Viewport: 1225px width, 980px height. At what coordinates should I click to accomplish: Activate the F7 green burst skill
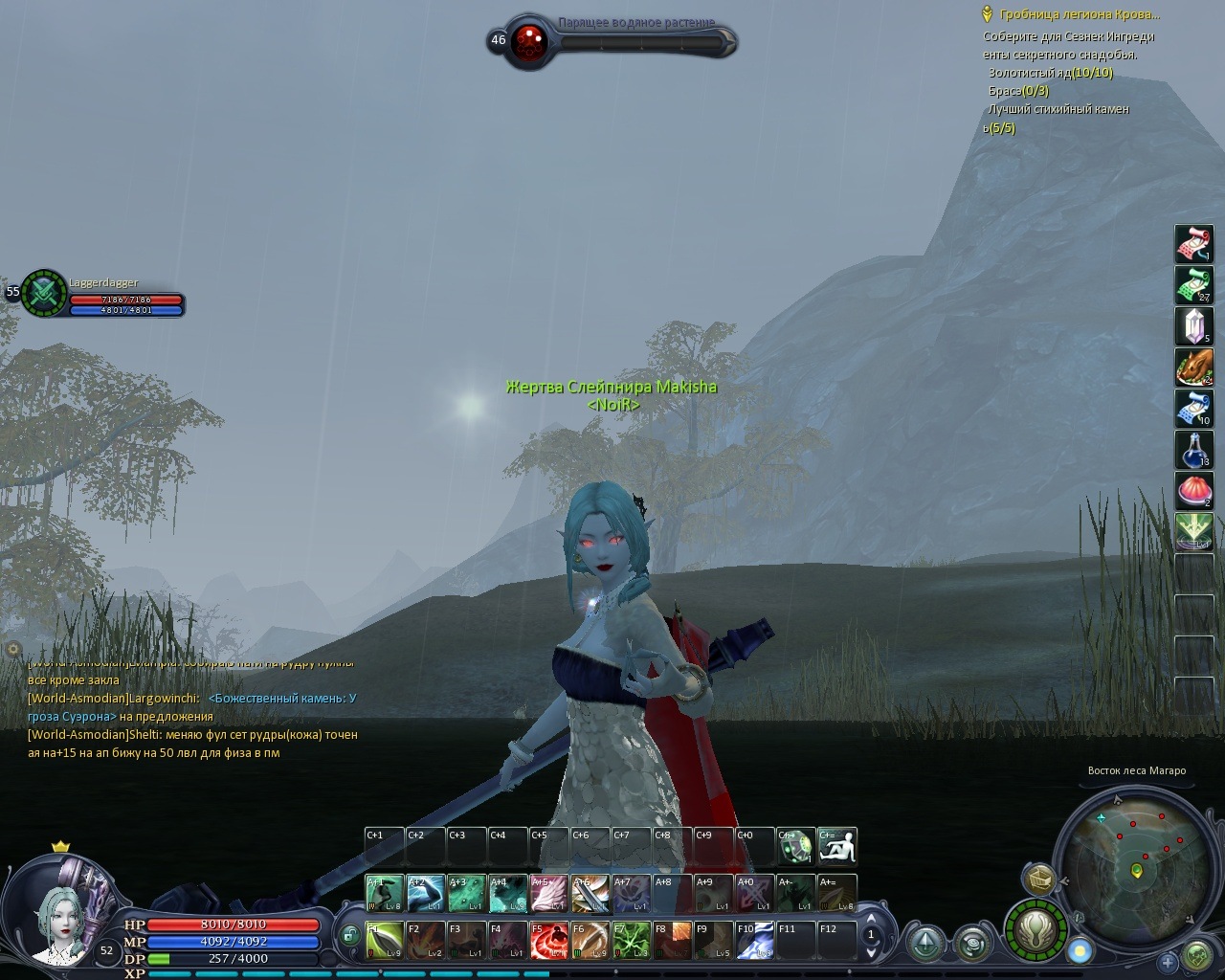[632, 941]
